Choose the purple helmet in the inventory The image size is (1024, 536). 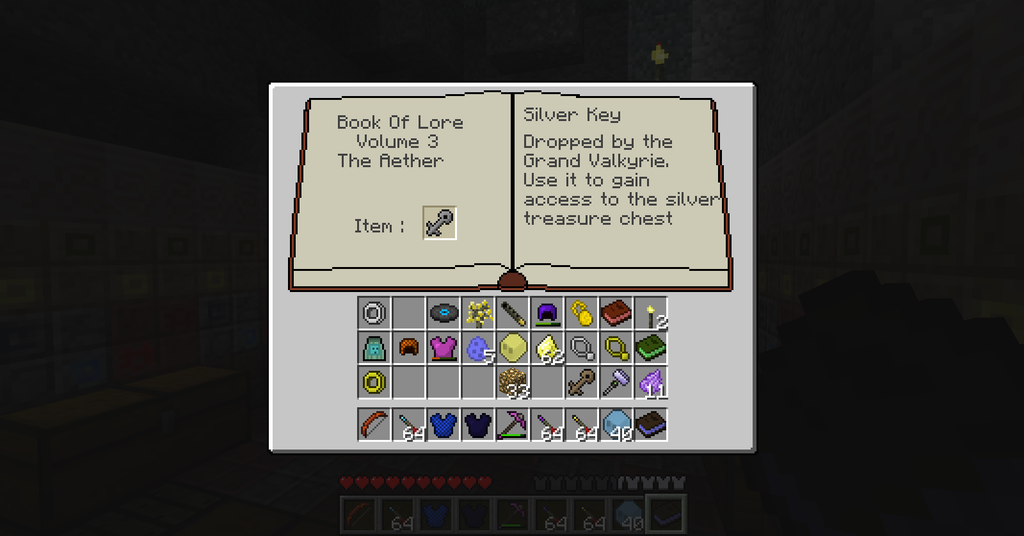pos(547,313)
